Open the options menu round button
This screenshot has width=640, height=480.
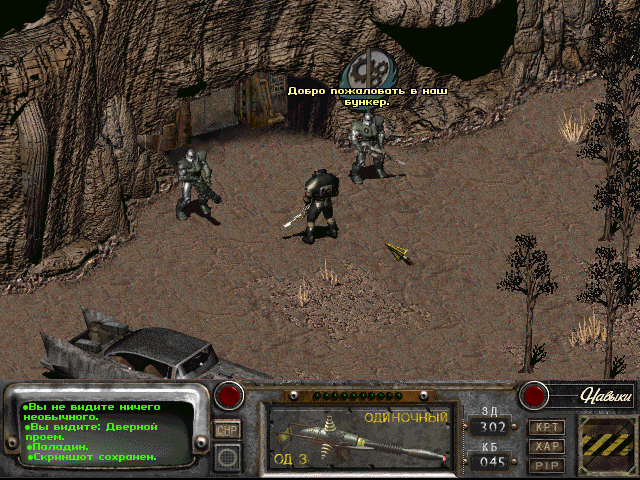click(227, 457)
